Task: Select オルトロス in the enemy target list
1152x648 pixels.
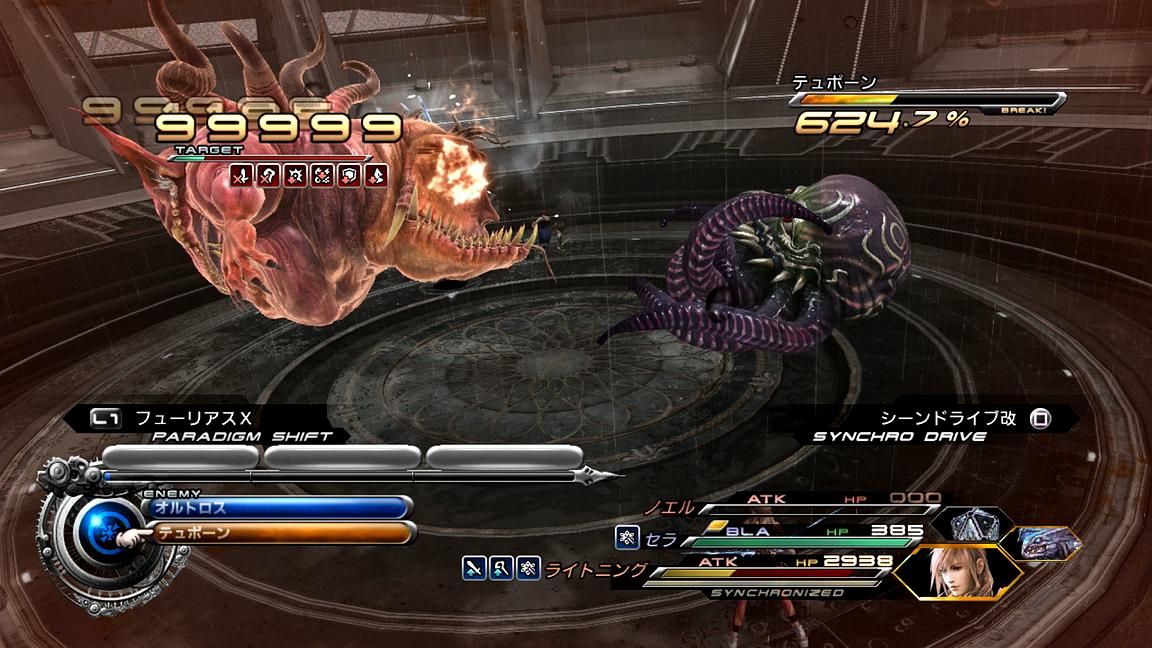Action: pos(278,507)
